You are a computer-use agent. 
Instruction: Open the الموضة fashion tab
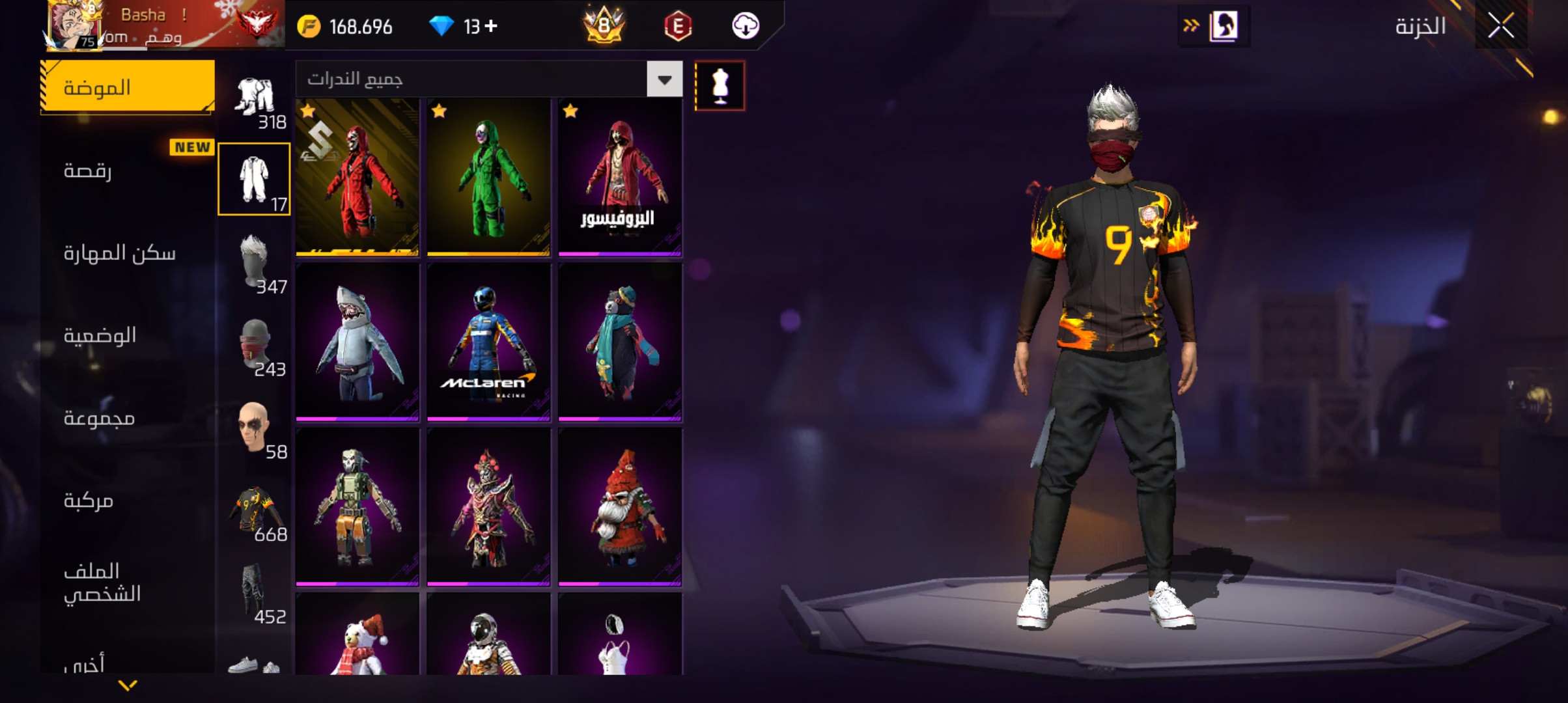coord(128,87)
